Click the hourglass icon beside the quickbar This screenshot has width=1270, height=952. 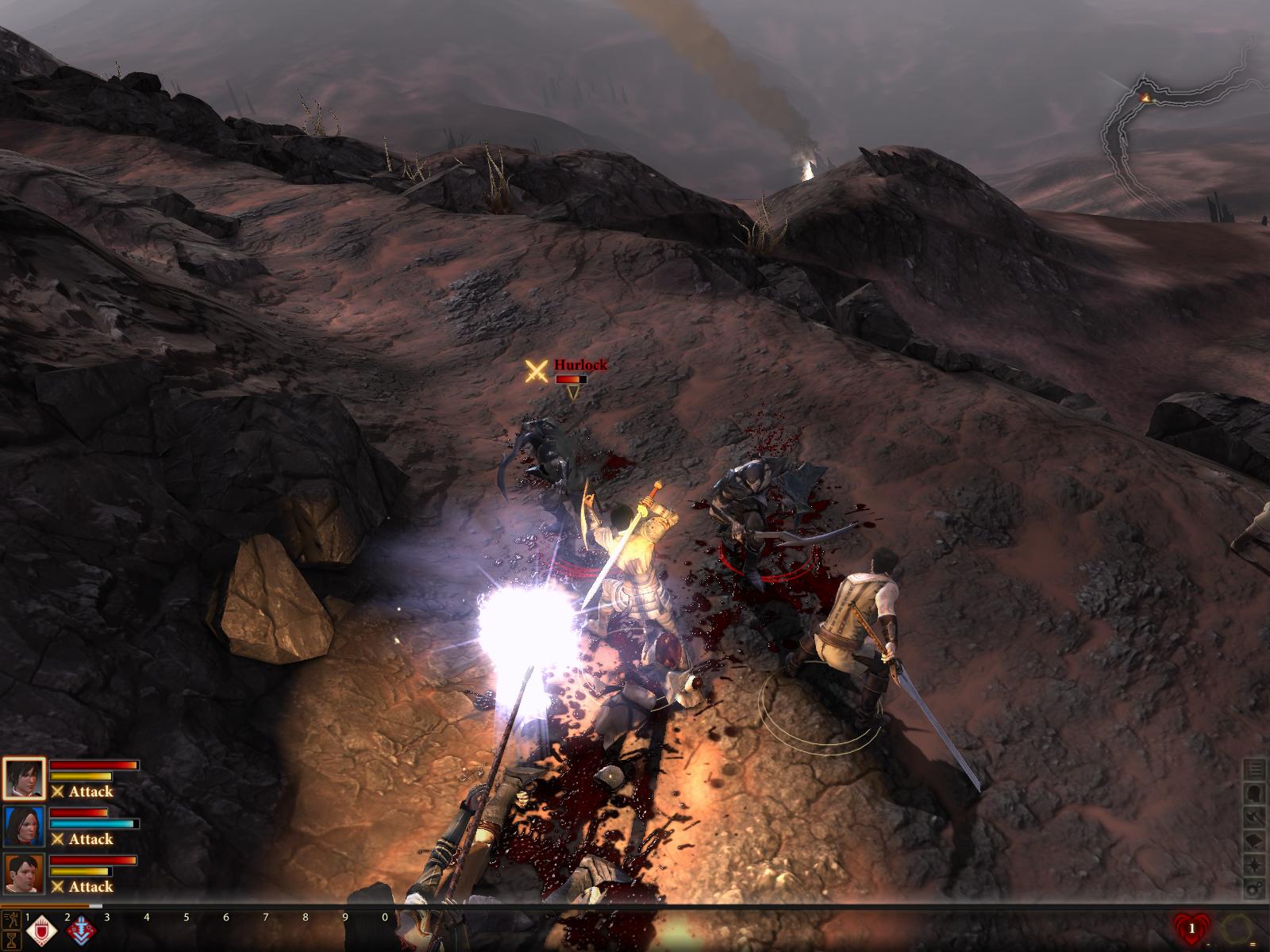[11, 941]
